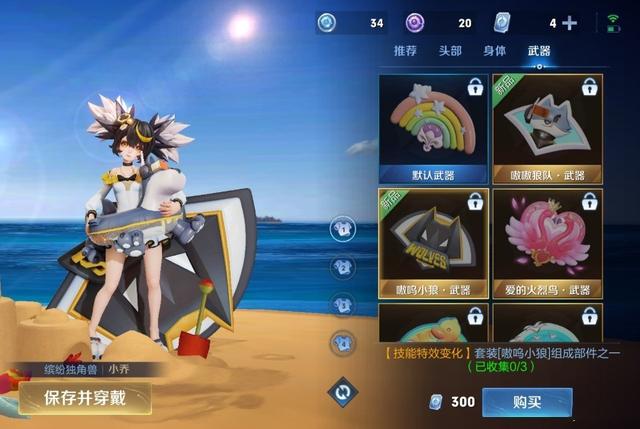Viewport: 640px width, 429px height.
Task: Select the 爱的火烈鸟·武器 heart item
Action: coord(547,243)
